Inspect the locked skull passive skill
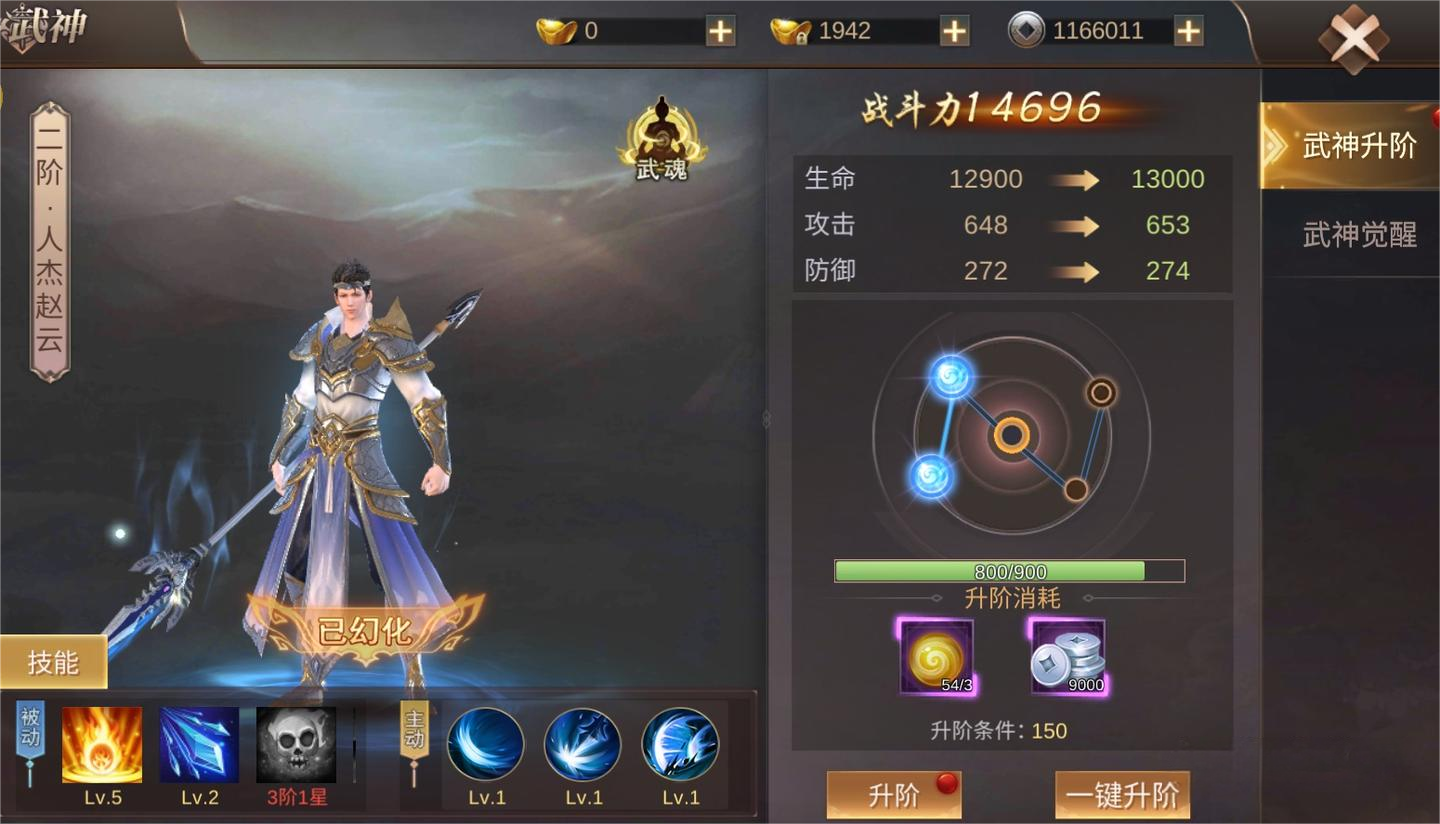The height and width of the screenshot is (824, 1440). [x=296, y=745]
